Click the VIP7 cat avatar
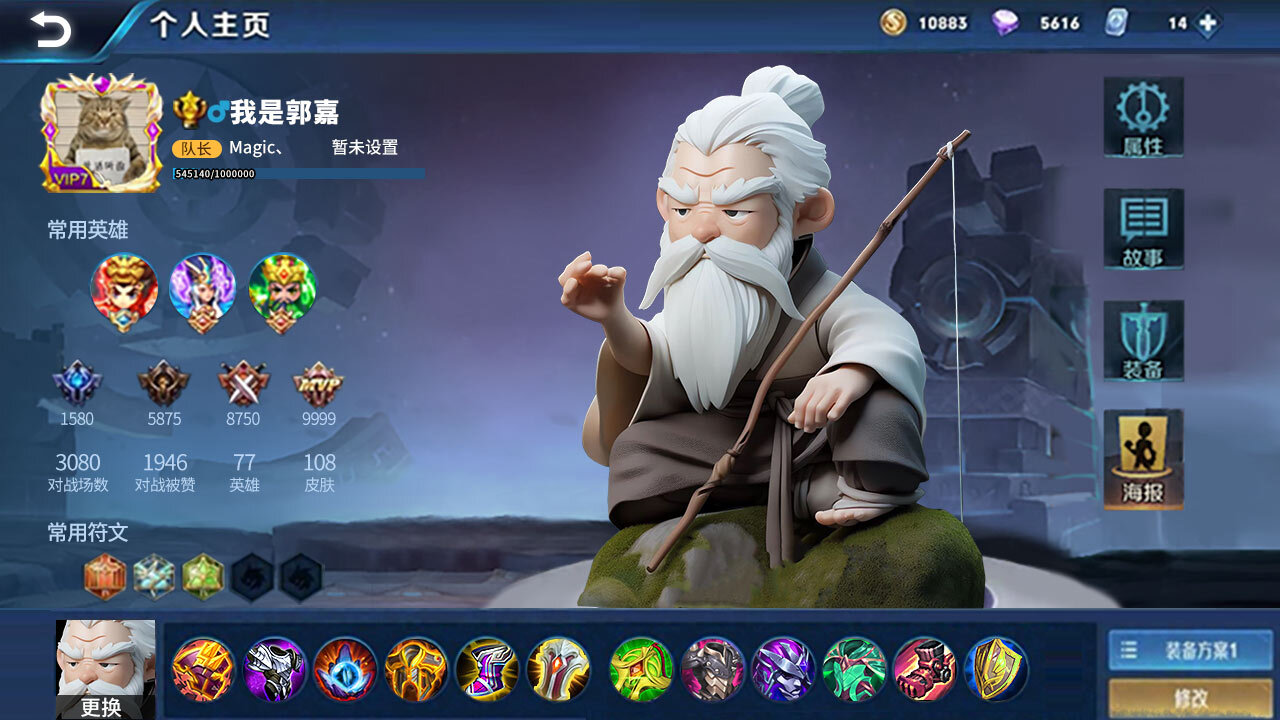Viewport: 1280px width, 720px height. click(x=101, y=132)
